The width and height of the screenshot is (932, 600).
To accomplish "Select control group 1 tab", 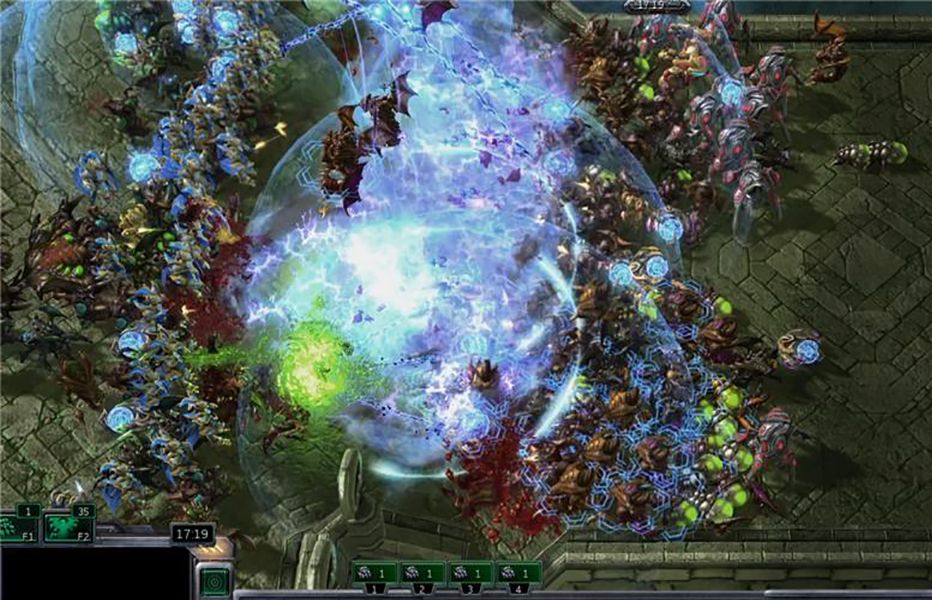I will point(374,574).
